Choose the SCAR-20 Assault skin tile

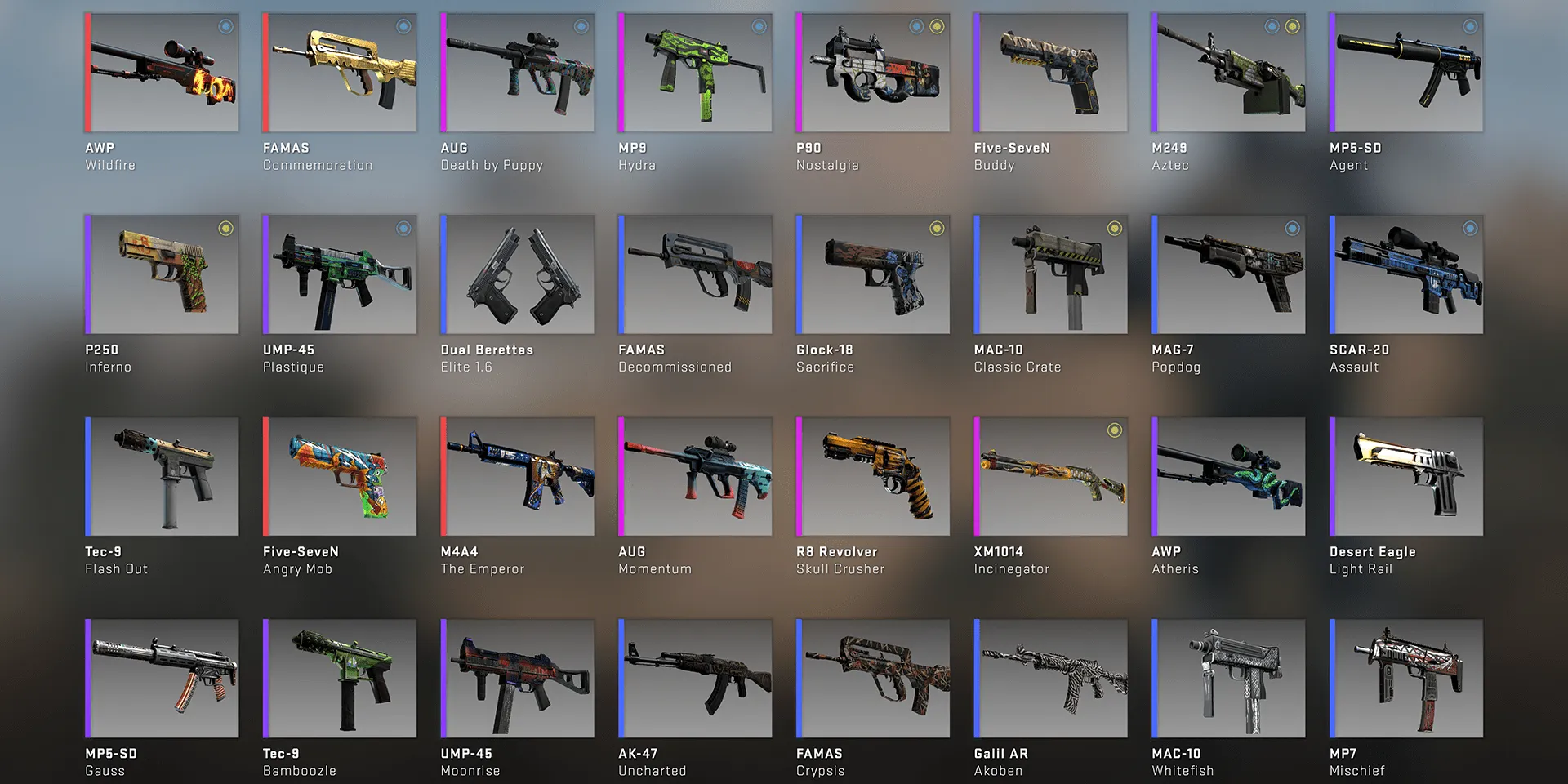tap(1406, 274)
